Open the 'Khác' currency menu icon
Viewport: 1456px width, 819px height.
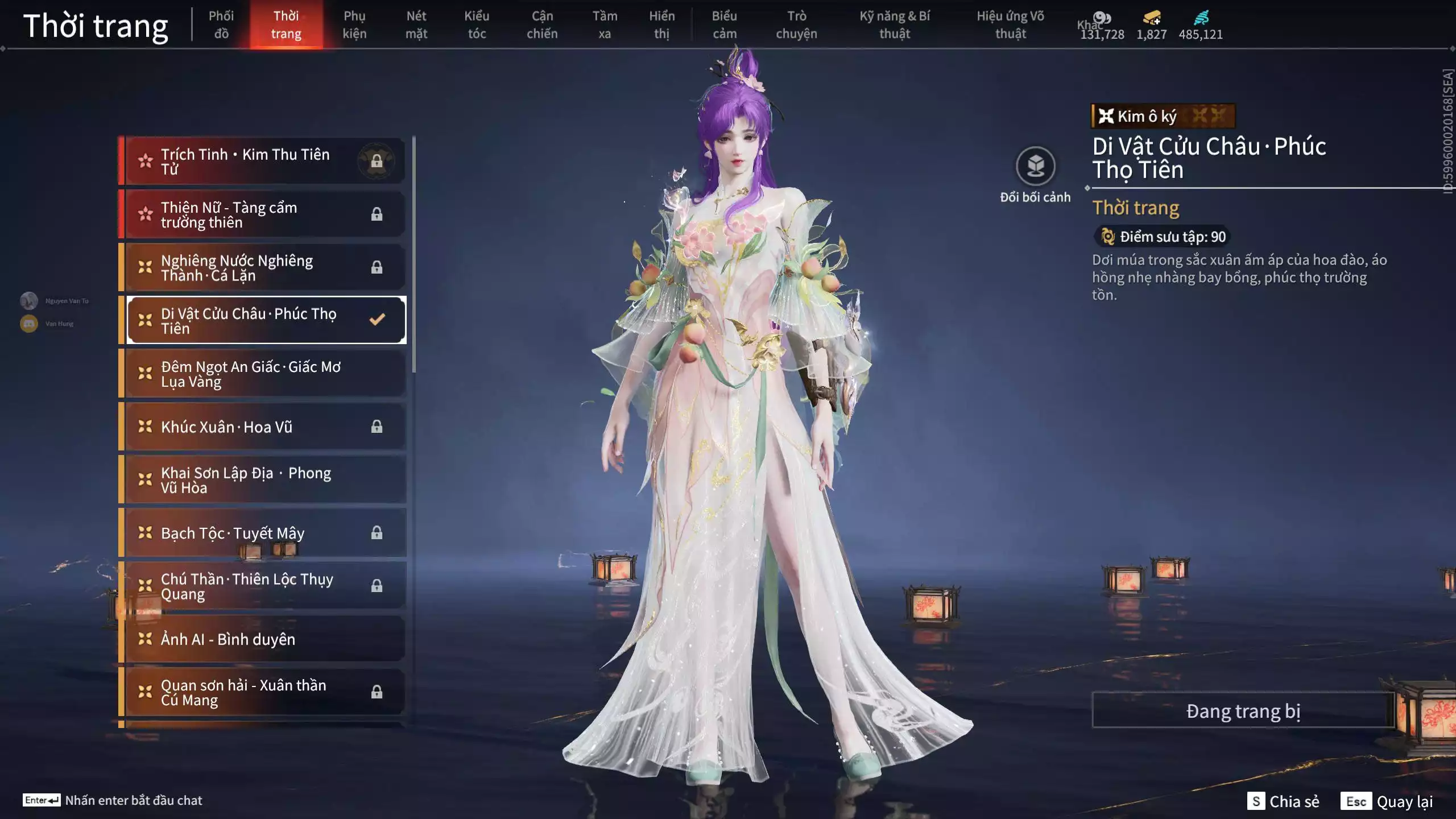(x=1102, y=18)
